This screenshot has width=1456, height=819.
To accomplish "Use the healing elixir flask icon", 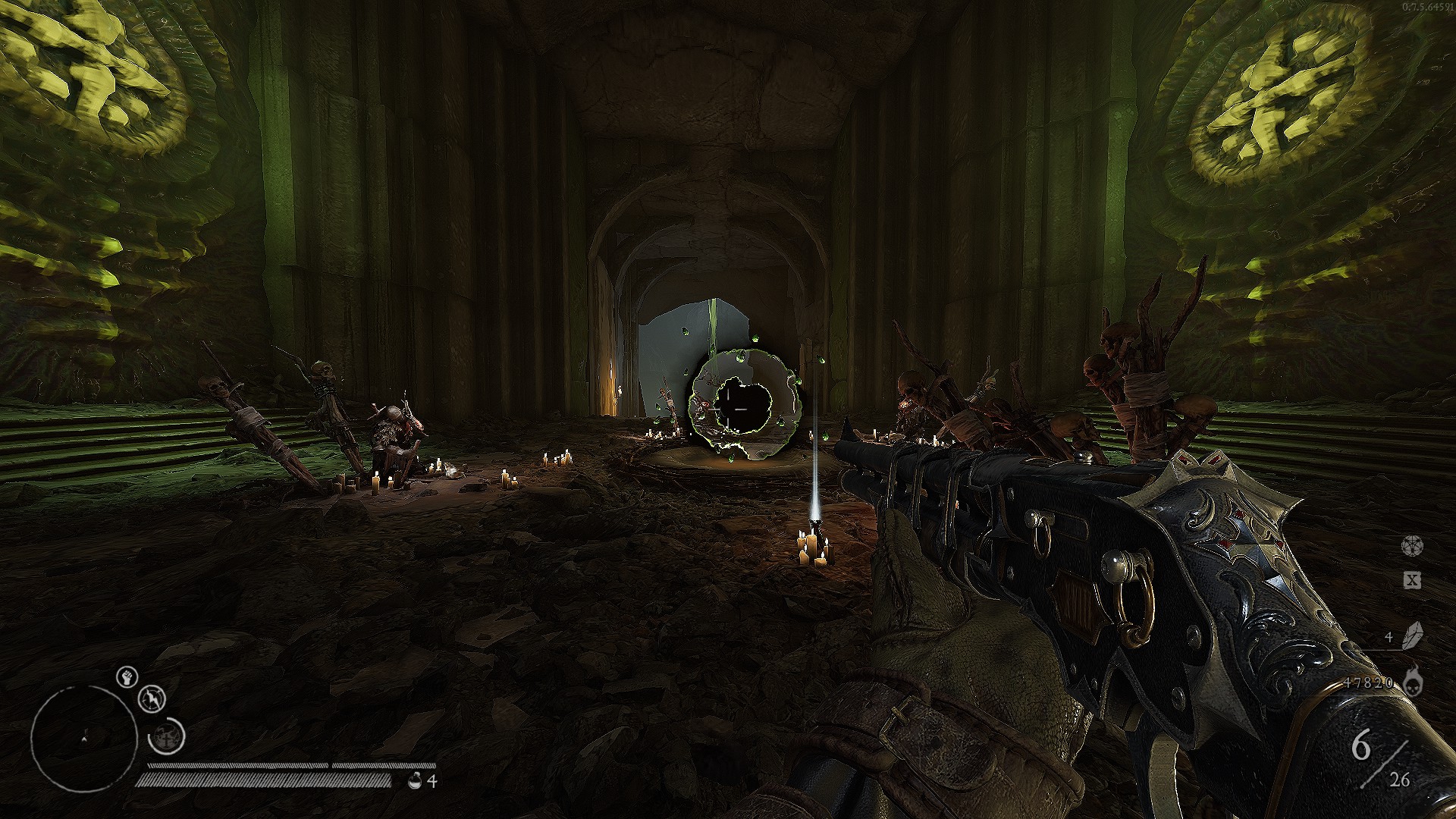I will tap(414, 780).
